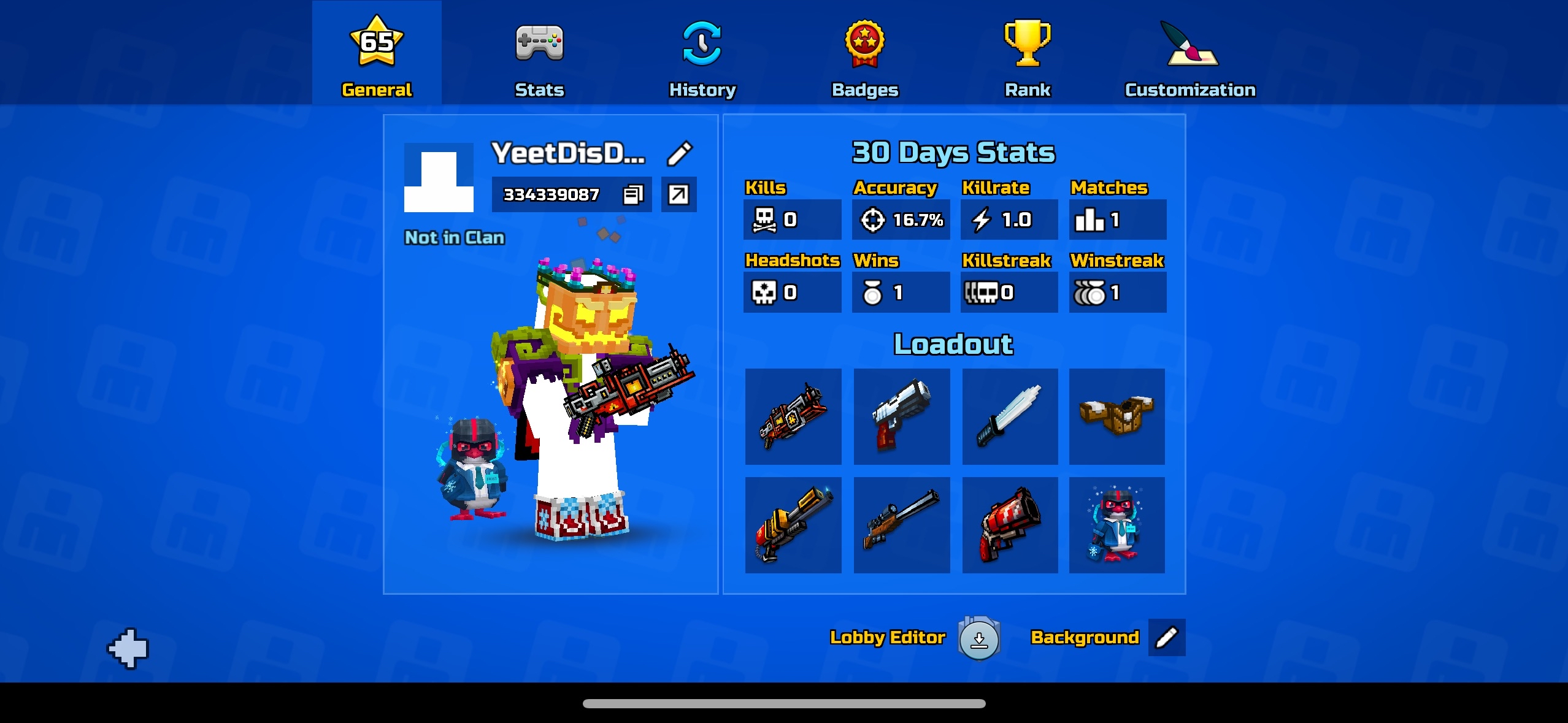
Task: Copy the player ID 334339087
Action: click(632, 195)
